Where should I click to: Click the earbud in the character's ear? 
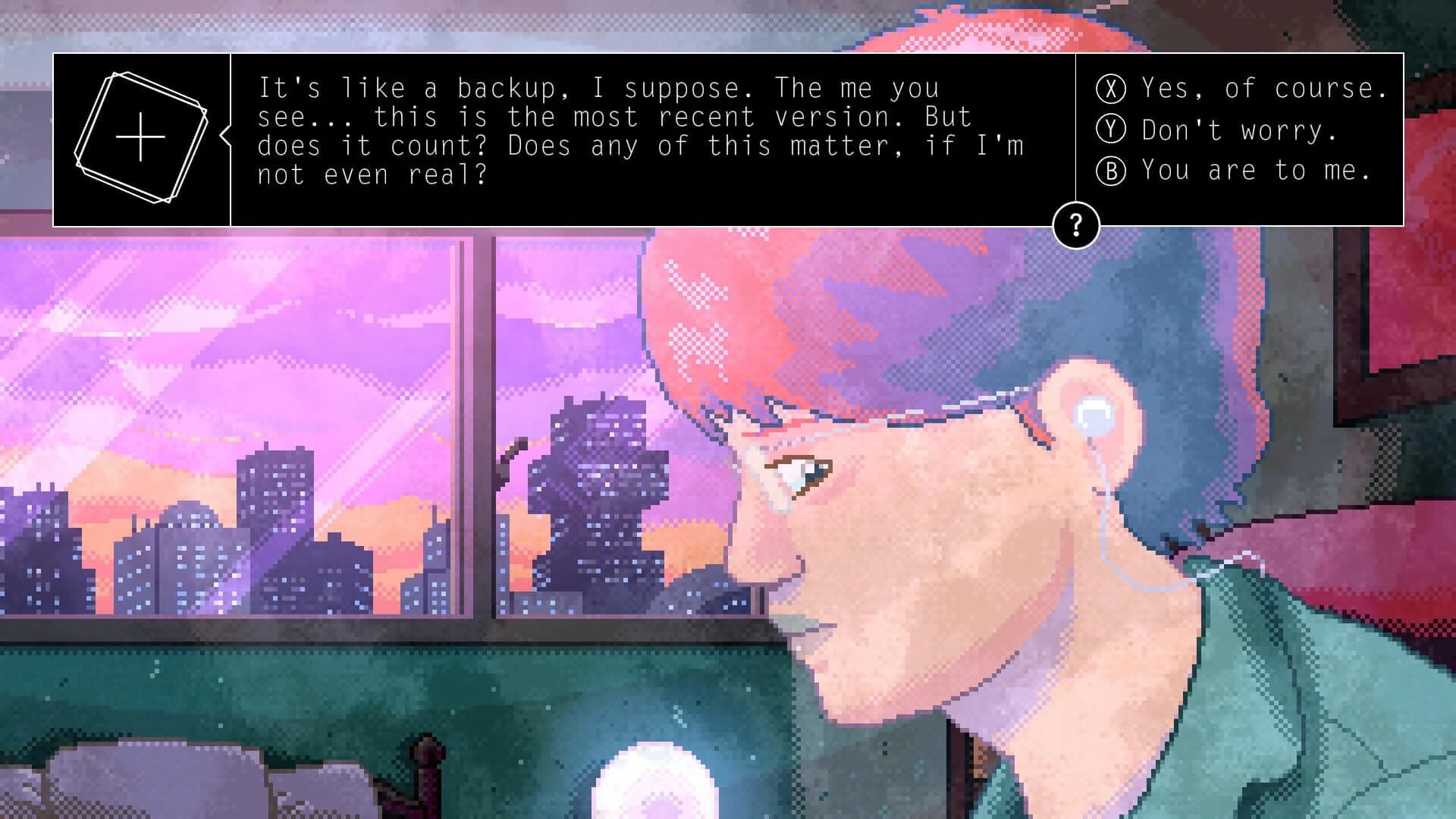click(1092, 413)
